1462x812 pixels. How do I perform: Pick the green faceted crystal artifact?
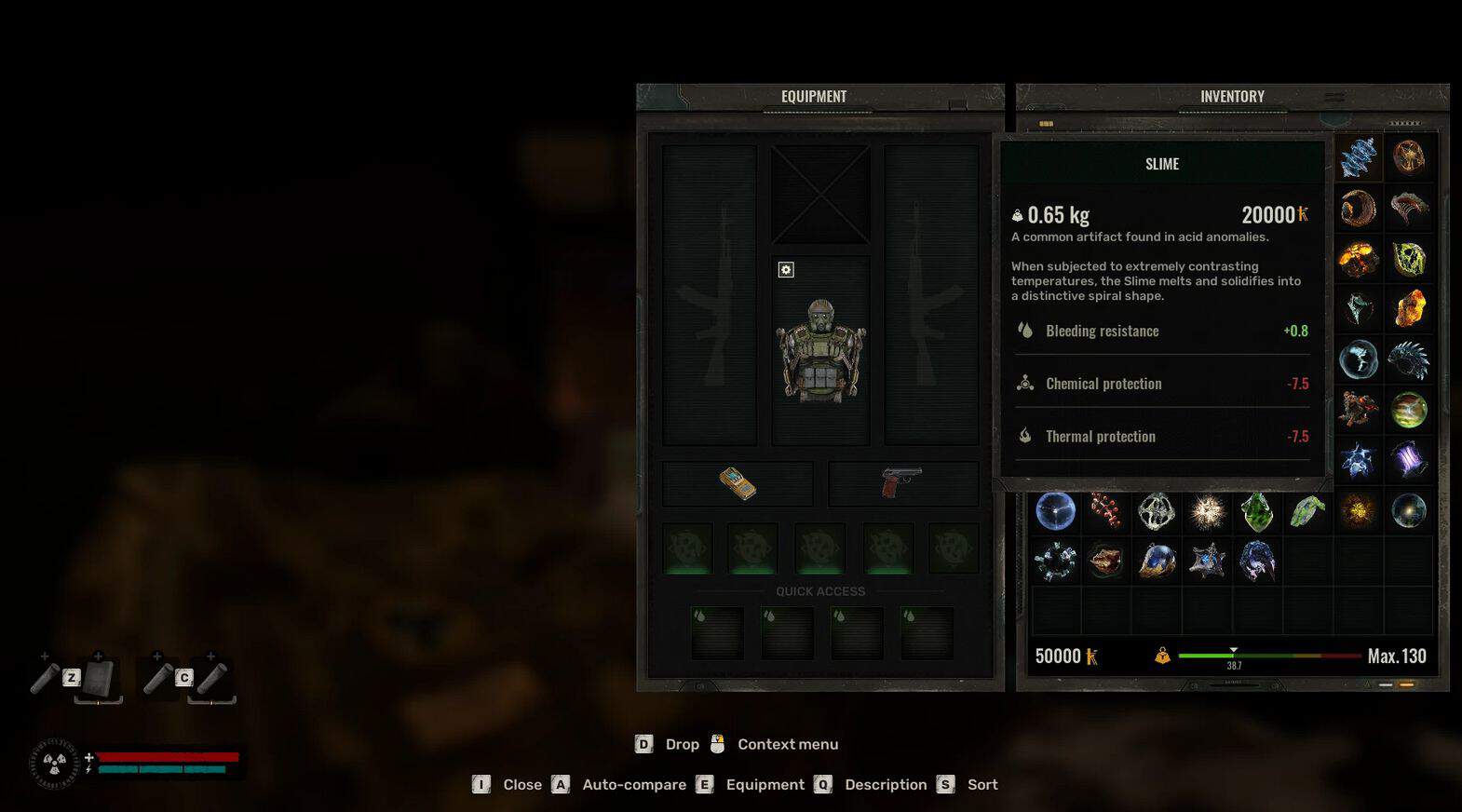click(1257, 511)
